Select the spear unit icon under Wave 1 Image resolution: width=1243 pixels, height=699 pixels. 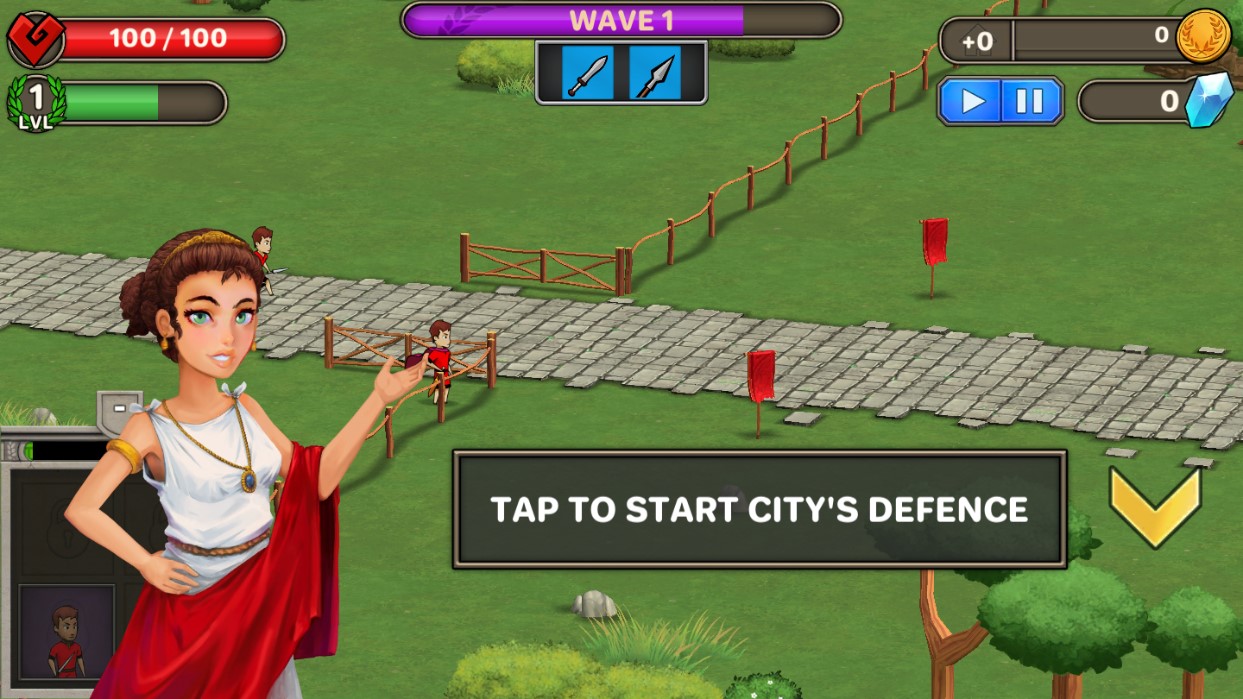coord(655,75)
